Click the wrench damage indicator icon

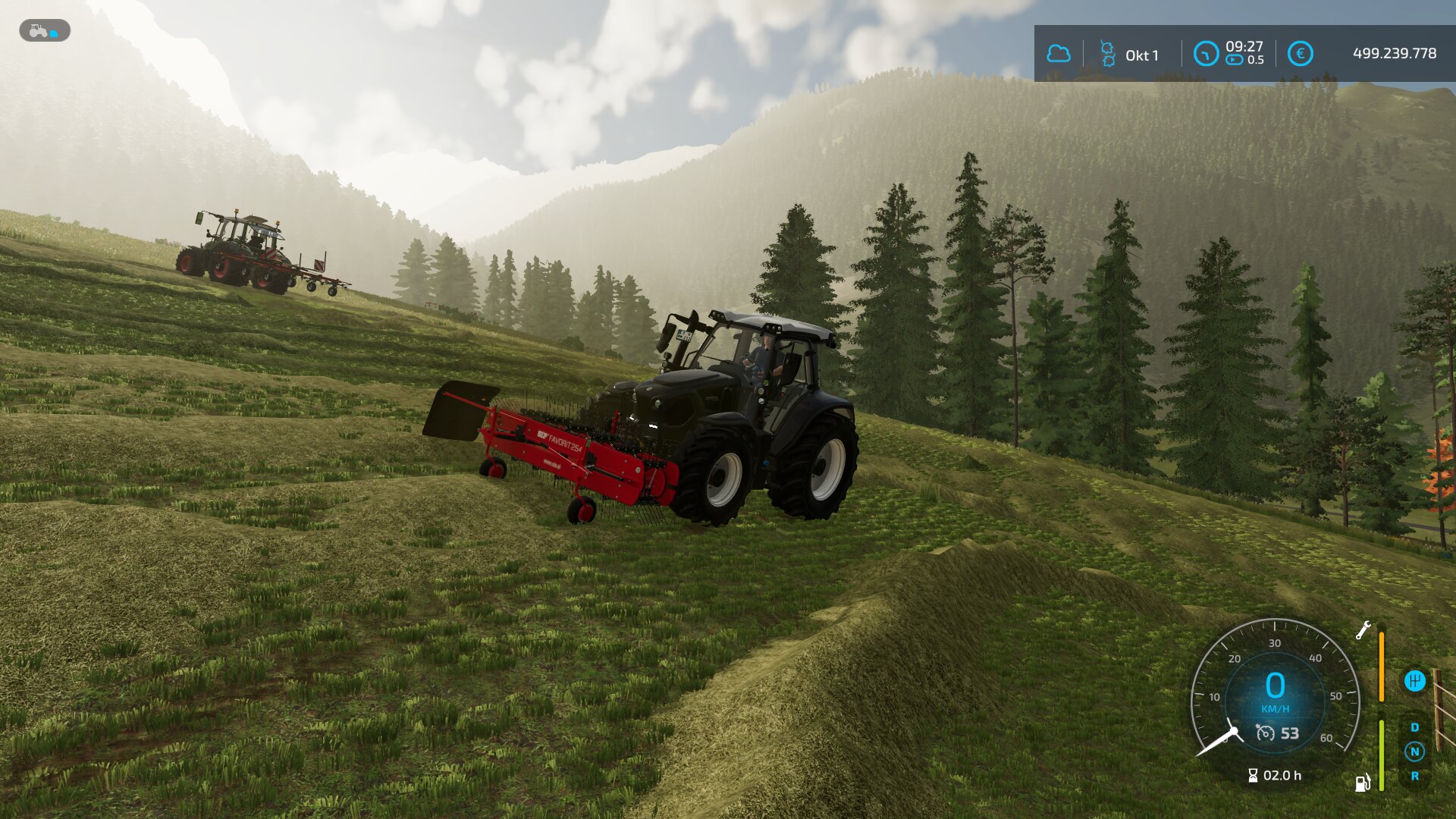click(1363, 630)
